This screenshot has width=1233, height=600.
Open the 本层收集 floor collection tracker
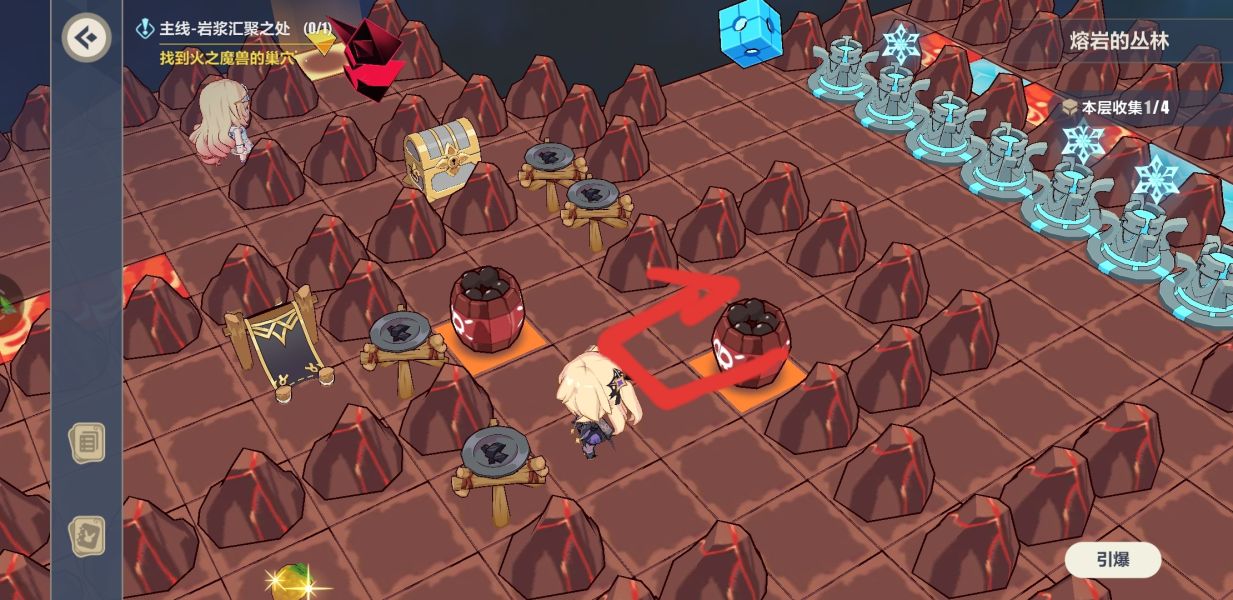click(1115, 107)
